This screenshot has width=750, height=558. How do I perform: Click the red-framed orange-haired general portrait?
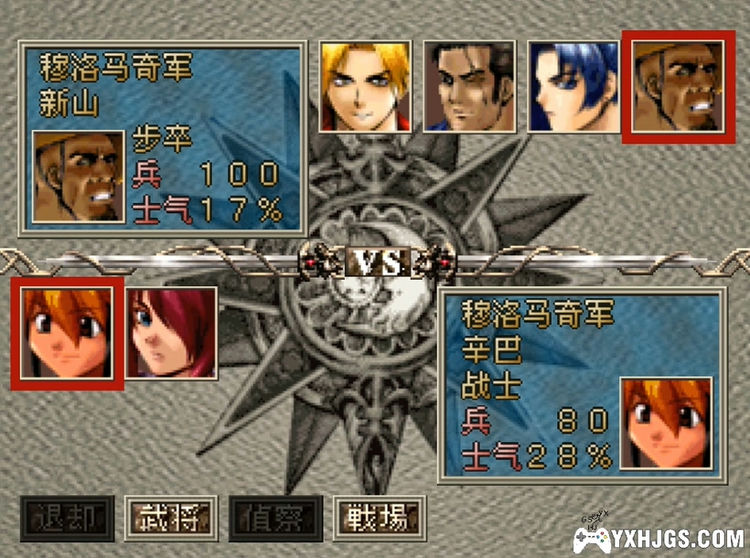67,333
